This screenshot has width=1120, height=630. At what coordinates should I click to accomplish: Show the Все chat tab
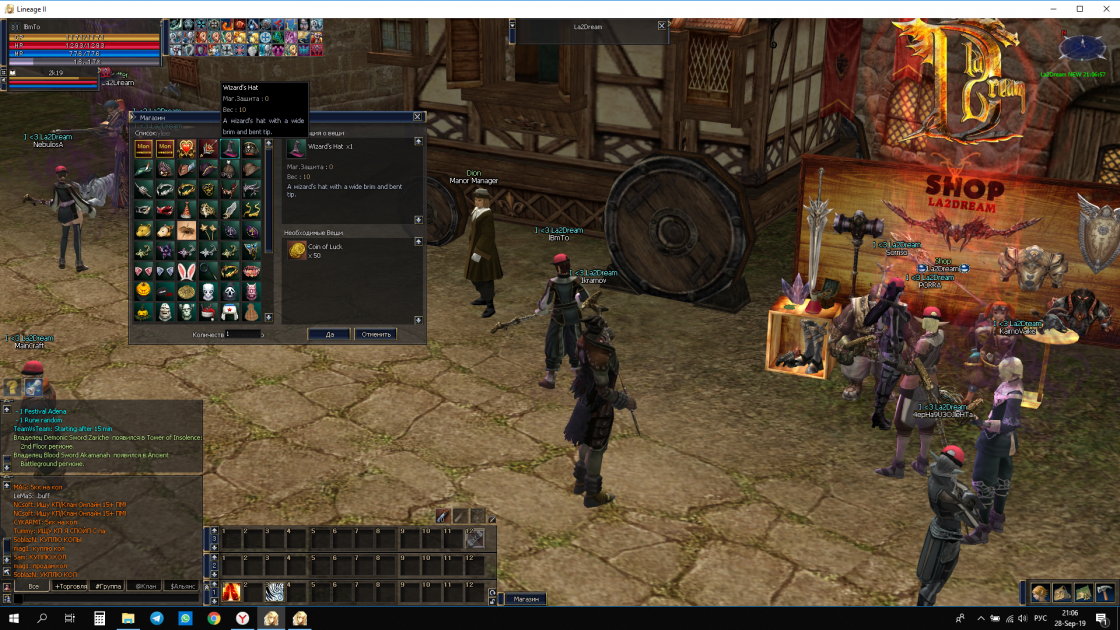pyautogui.click(x=33, y=586)
